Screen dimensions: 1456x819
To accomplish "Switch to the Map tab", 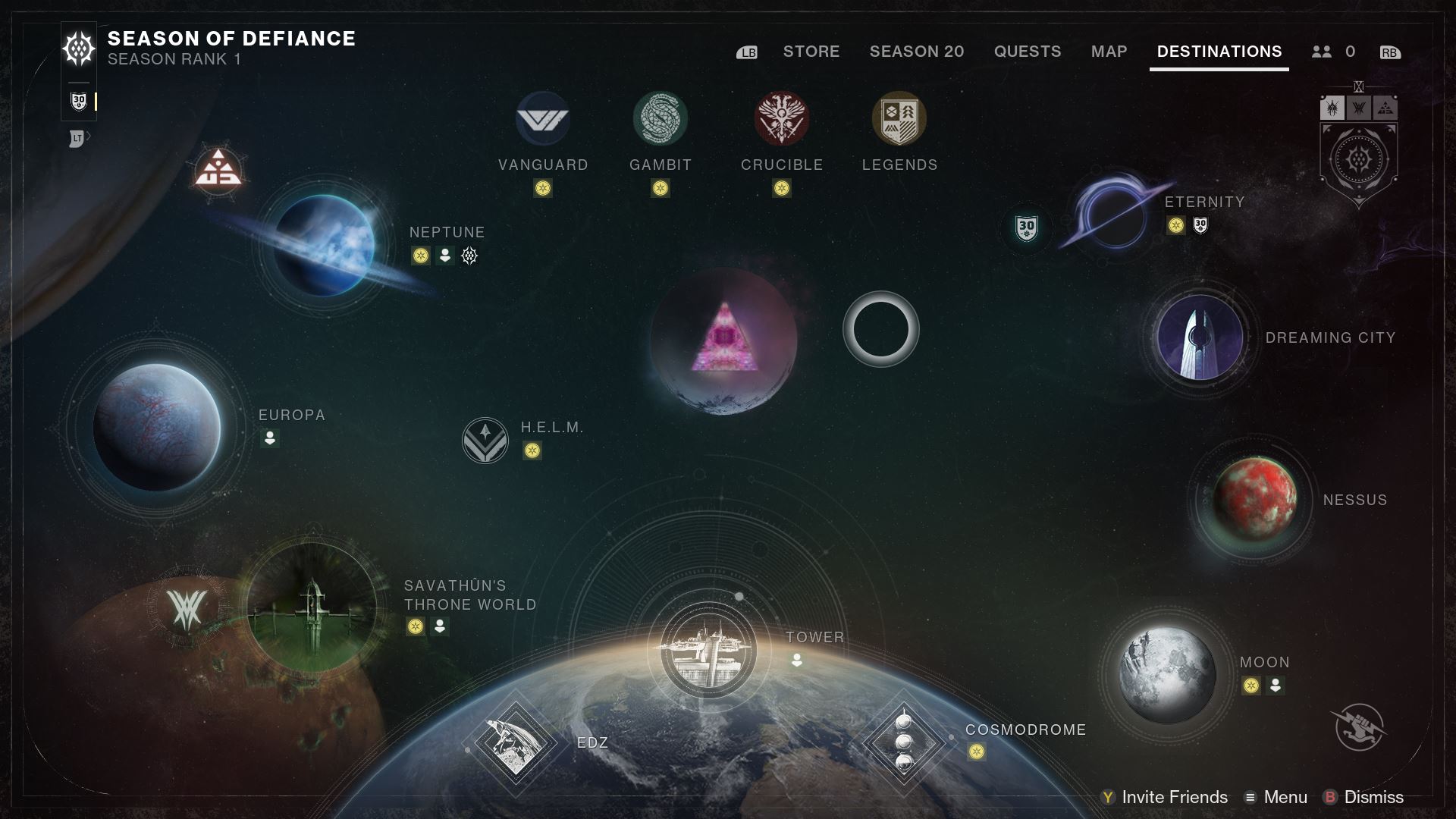I will coord(1109,52).
